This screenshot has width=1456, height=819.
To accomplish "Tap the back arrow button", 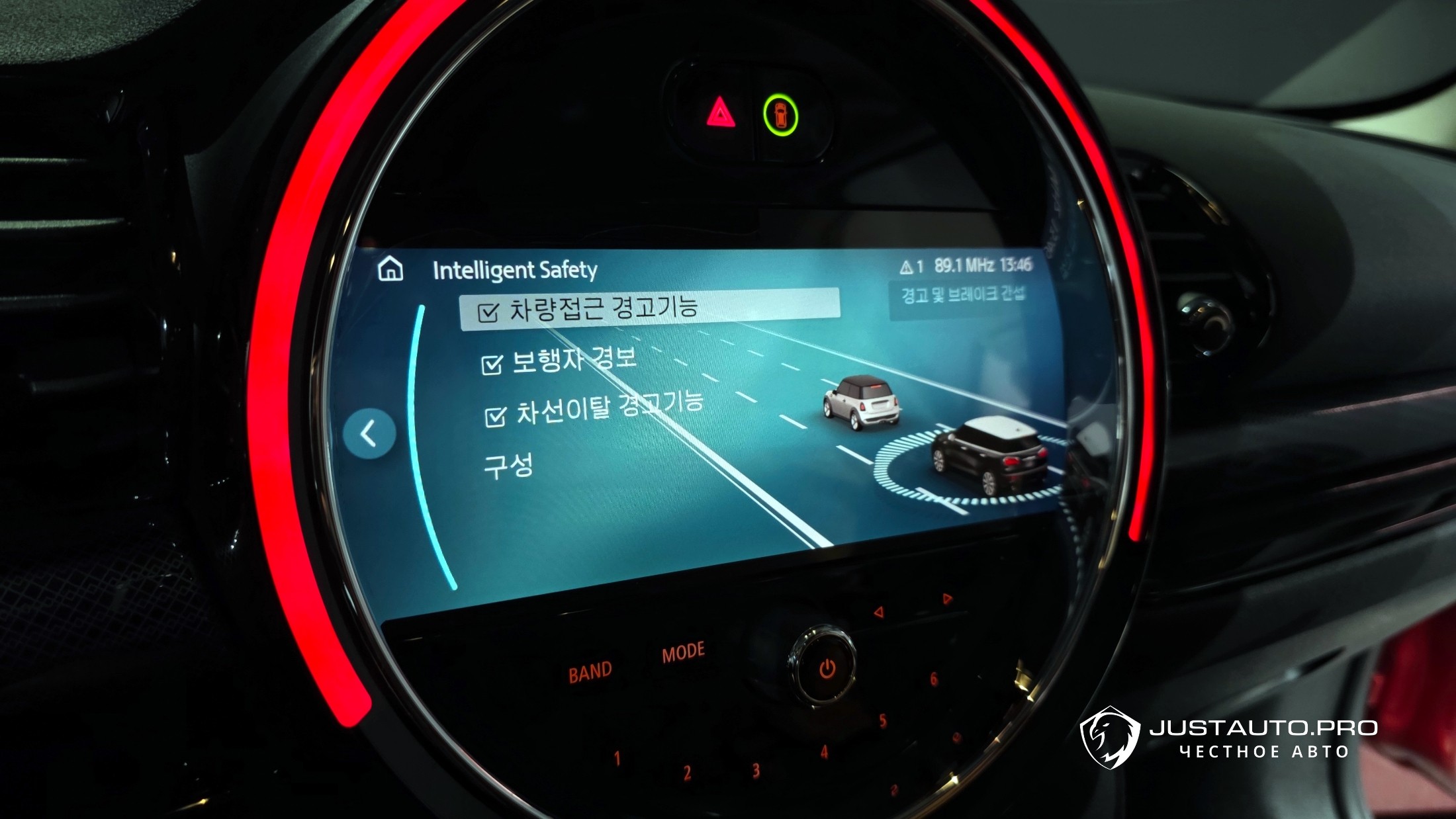I will click(x=369, y=434).
